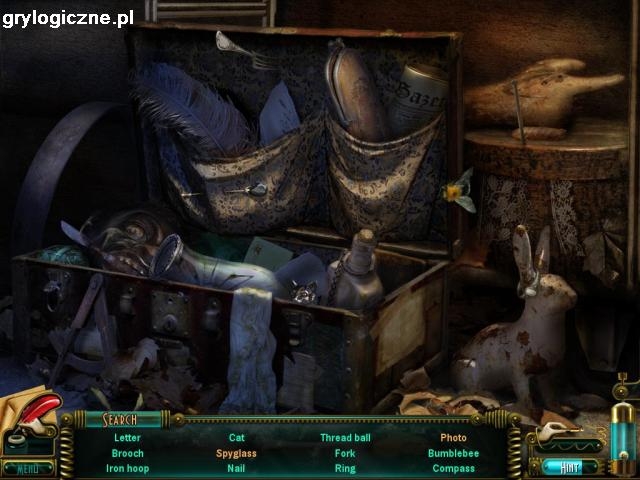Select the Search list tab
Screen dimensions: 640x480
tap(119, 420)
